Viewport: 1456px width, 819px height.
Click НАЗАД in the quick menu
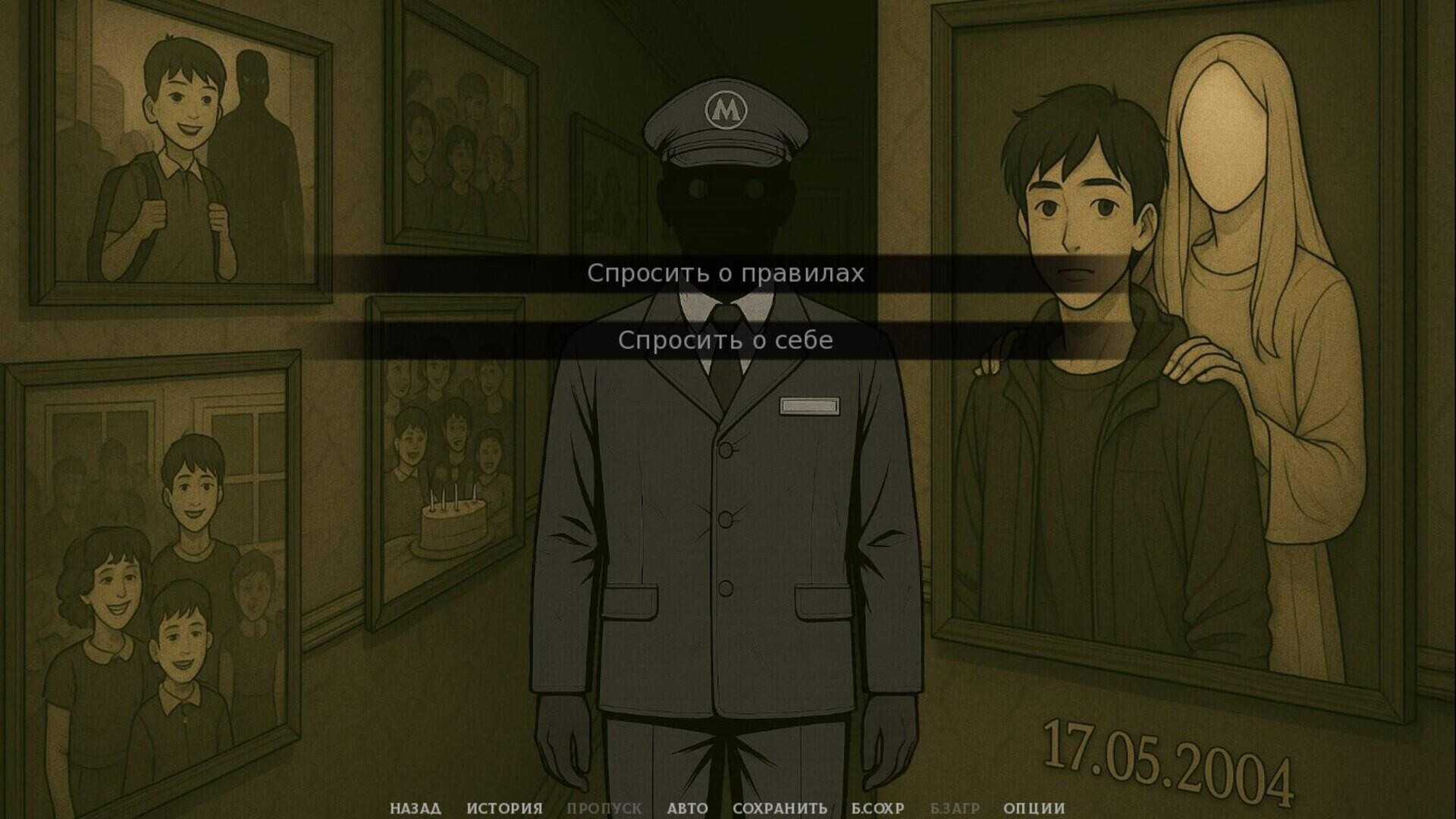tap(416, 808)
